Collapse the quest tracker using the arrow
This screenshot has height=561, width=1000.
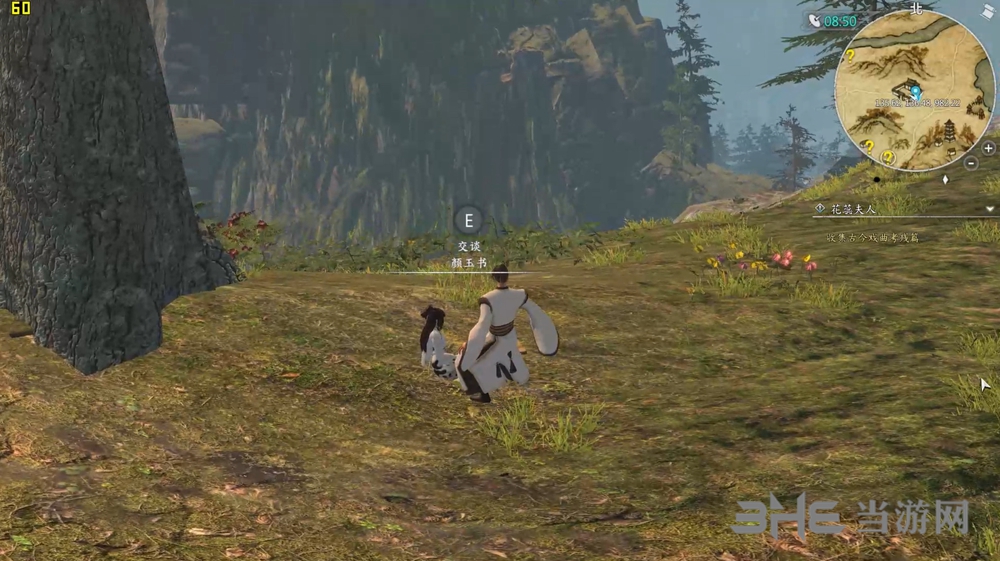click(x=990, y=209)
